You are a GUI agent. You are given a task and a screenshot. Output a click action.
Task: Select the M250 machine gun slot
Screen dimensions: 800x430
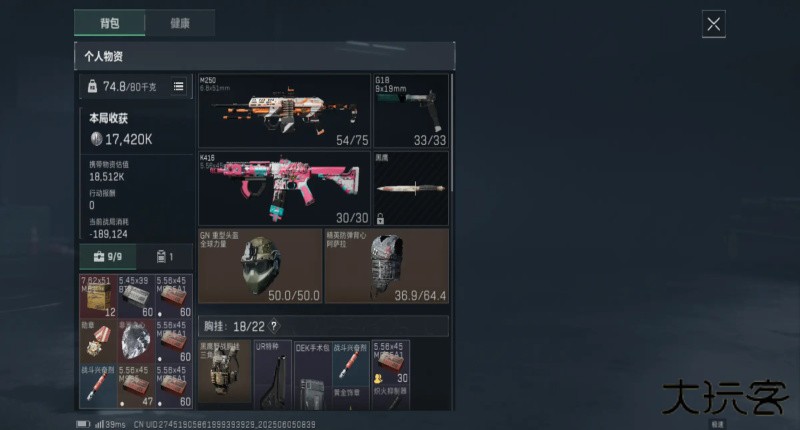coord(284,111)
